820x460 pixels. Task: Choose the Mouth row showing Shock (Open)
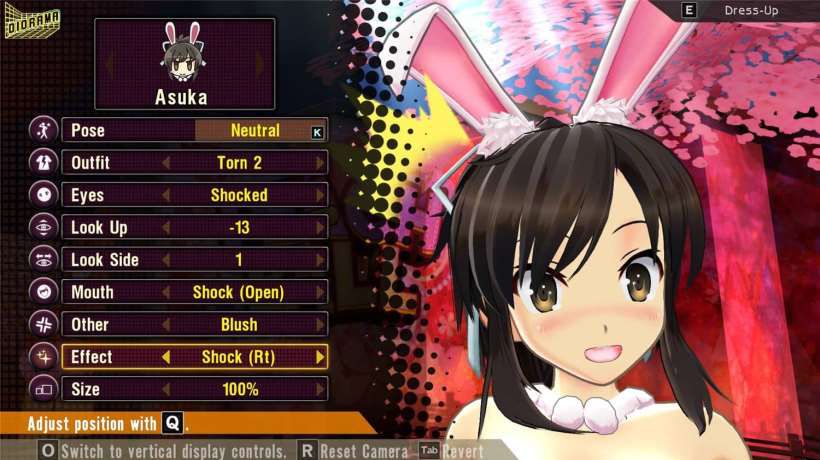(194, 292)
